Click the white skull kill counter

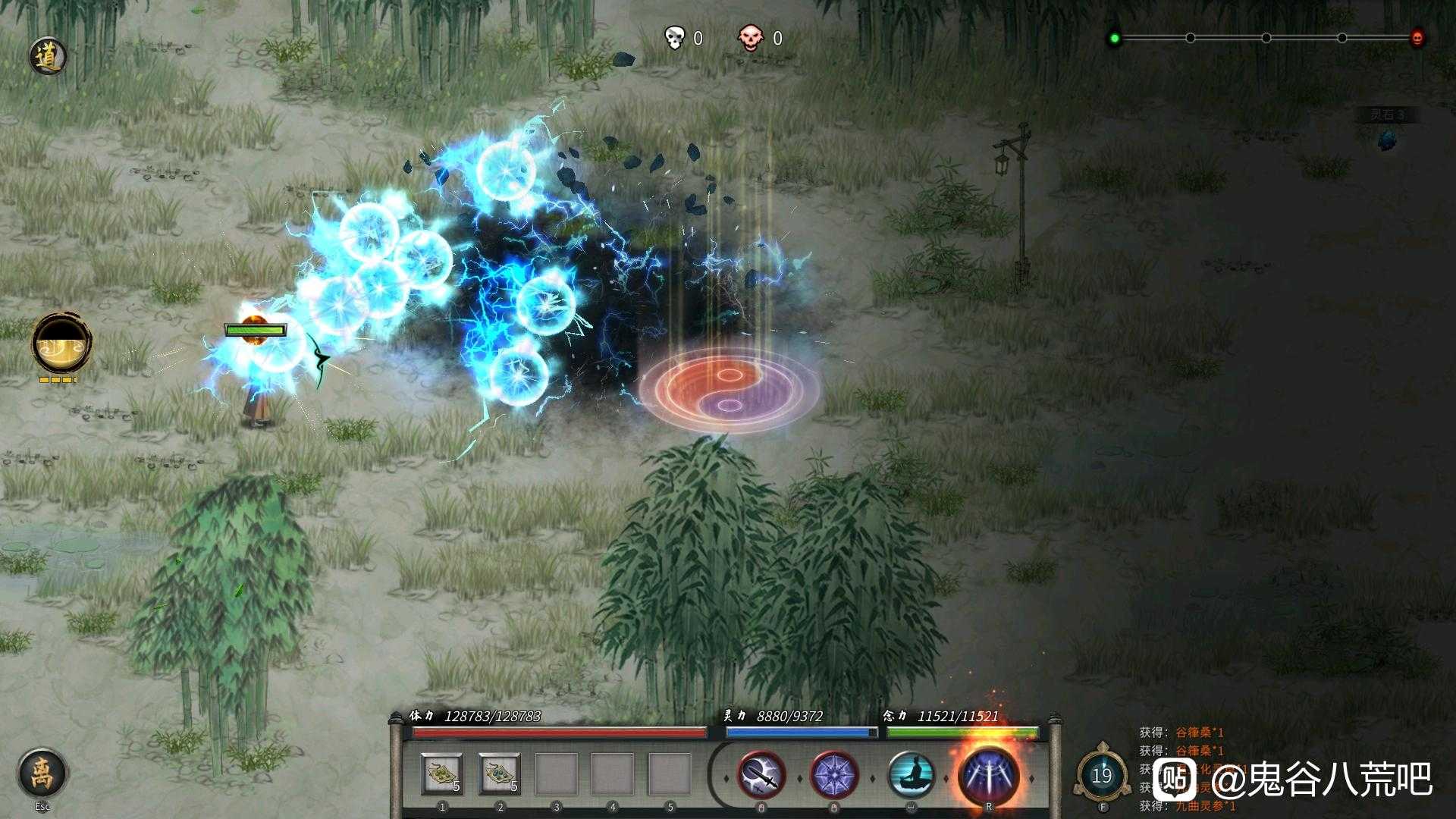pyautogui.click(x=673, y=36)
